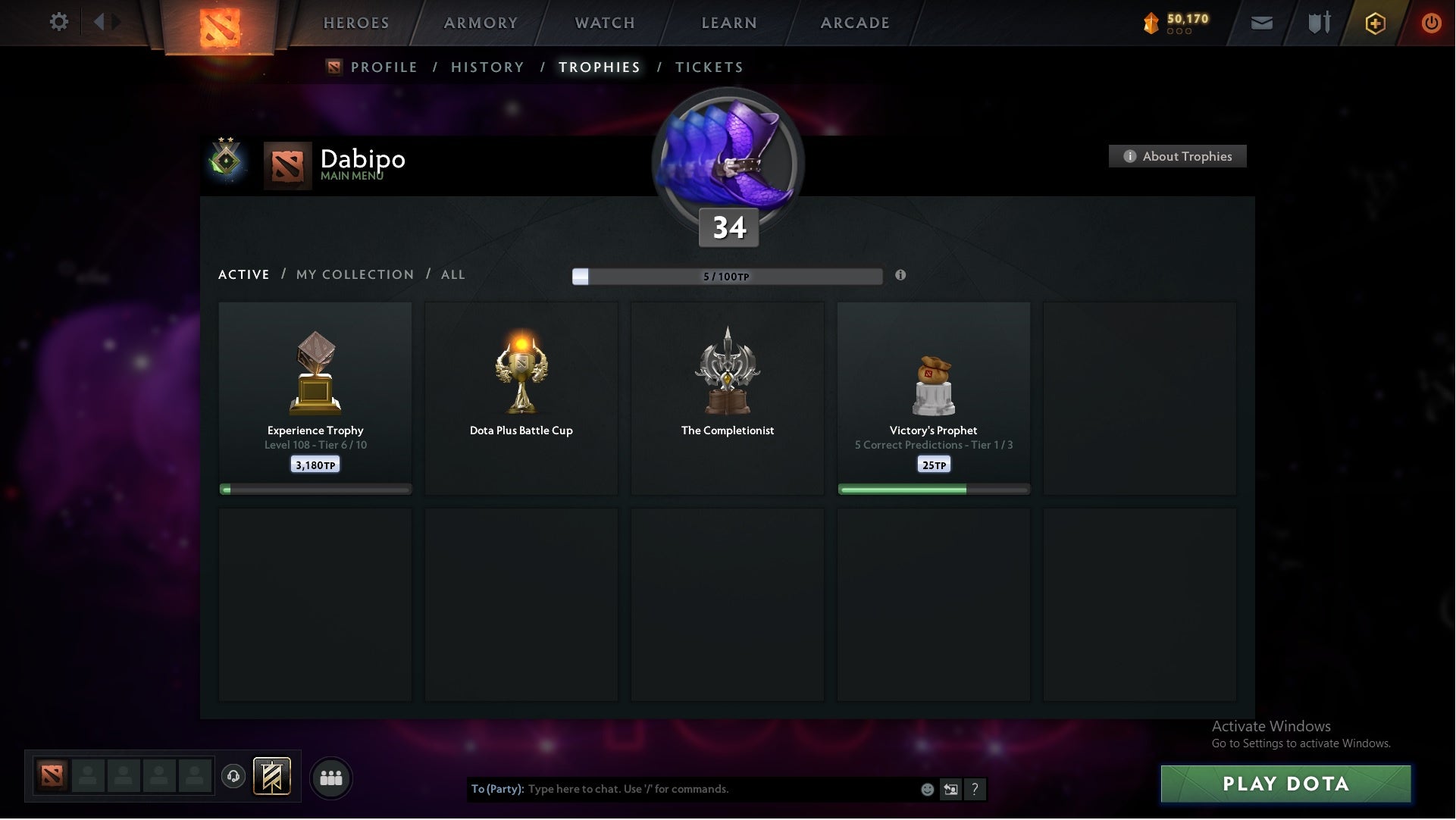Open the friends list people icon
Screen dimensions: 1456x820
[330, 777]
